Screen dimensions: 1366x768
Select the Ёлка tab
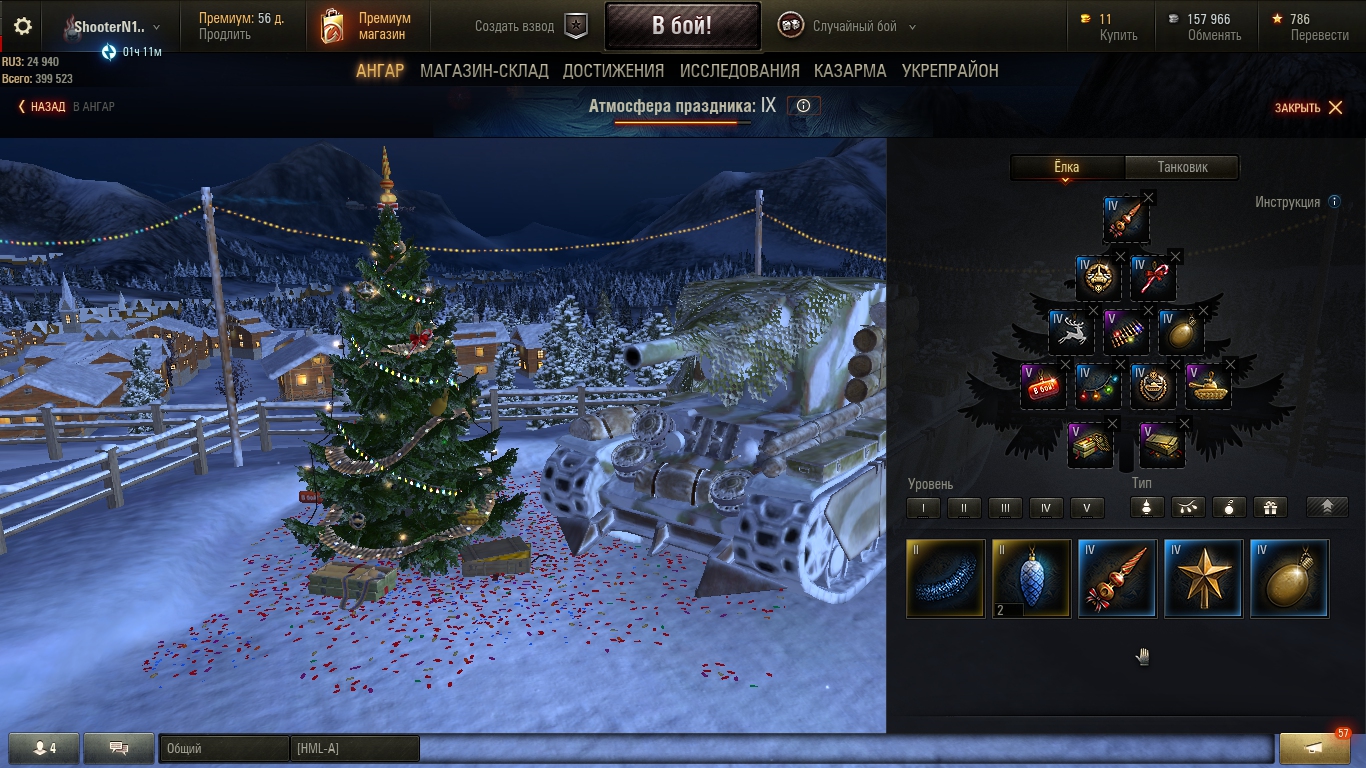click(1067, 167)
